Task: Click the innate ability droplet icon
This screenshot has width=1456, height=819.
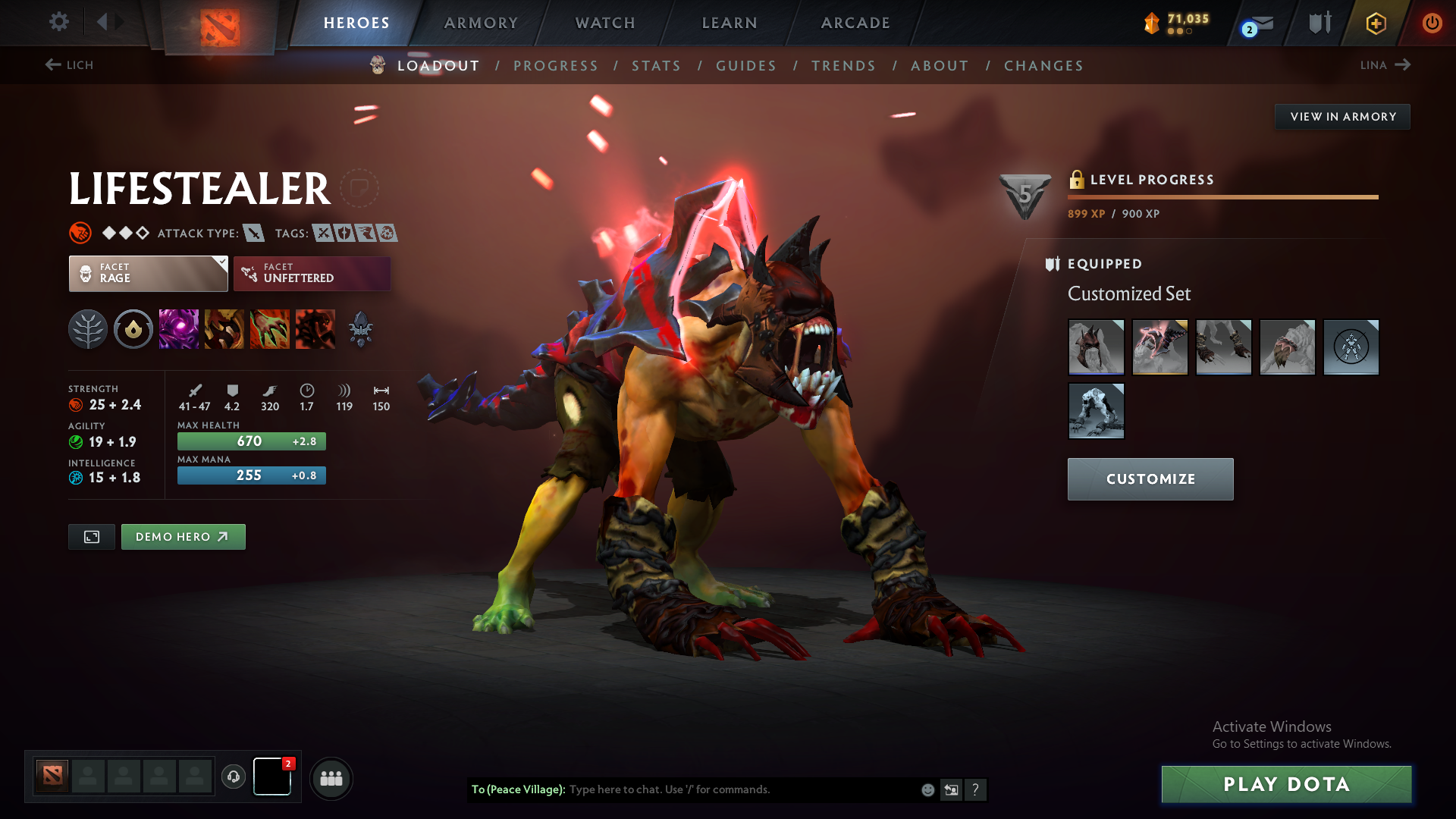Action: [133, 328]
